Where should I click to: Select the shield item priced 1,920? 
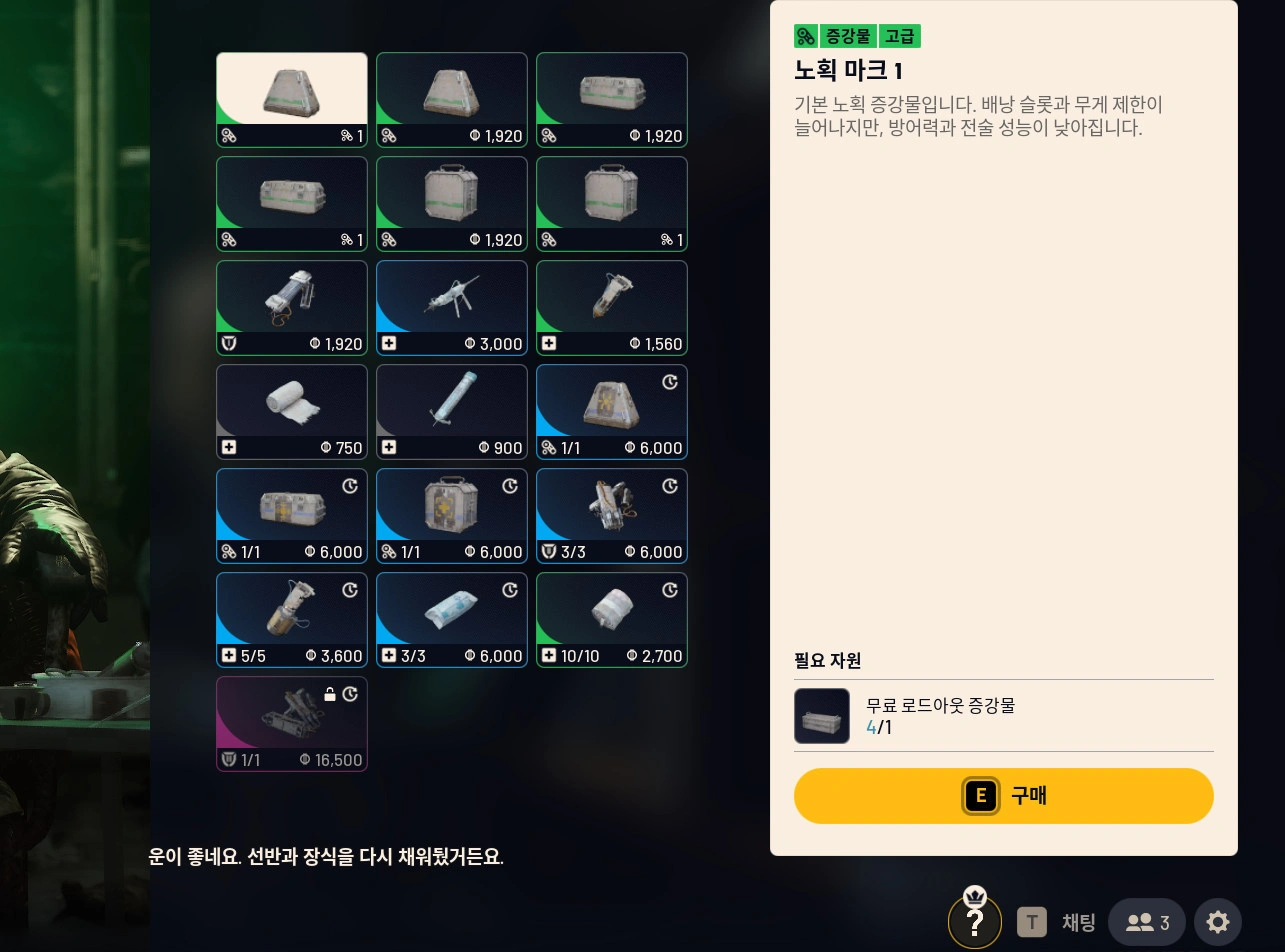tap(292, 308)
